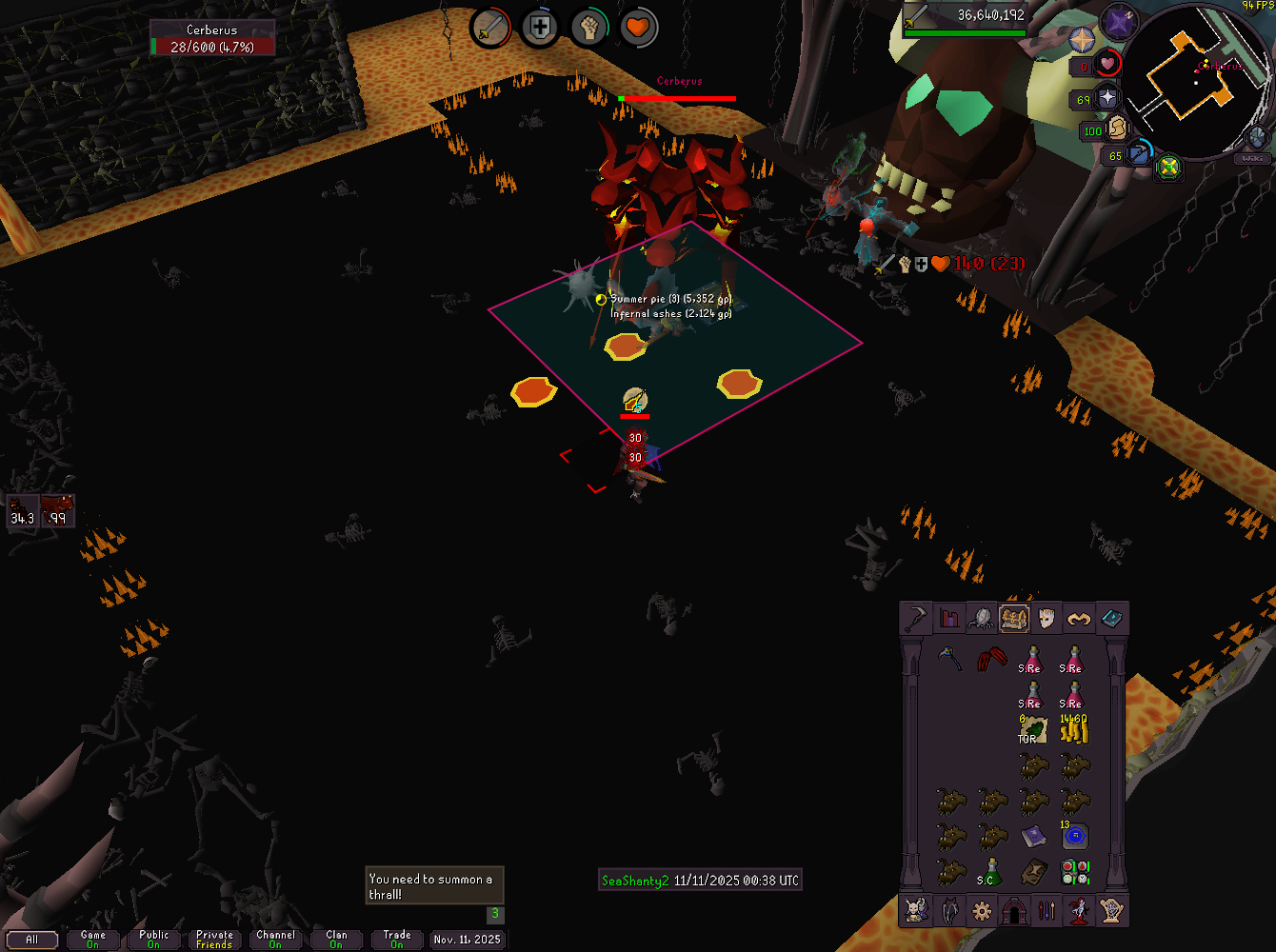Viewport: 1276px width, 952px height.
Task: Select the teleport scroll labeled TOR
Action: click(x=1032, y=730)
